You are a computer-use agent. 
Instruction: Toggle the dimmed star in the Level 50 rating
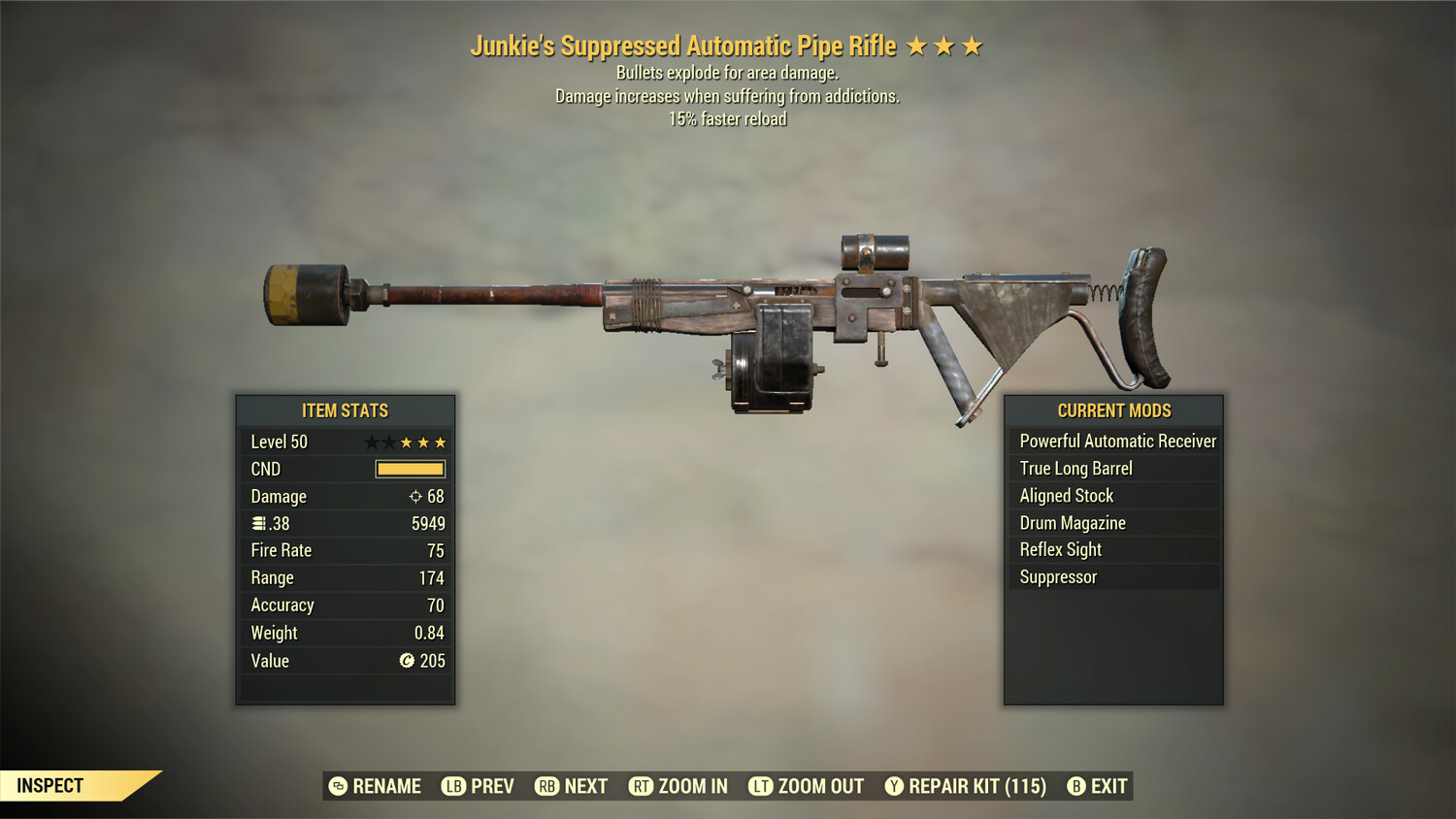tap(374, 442)
